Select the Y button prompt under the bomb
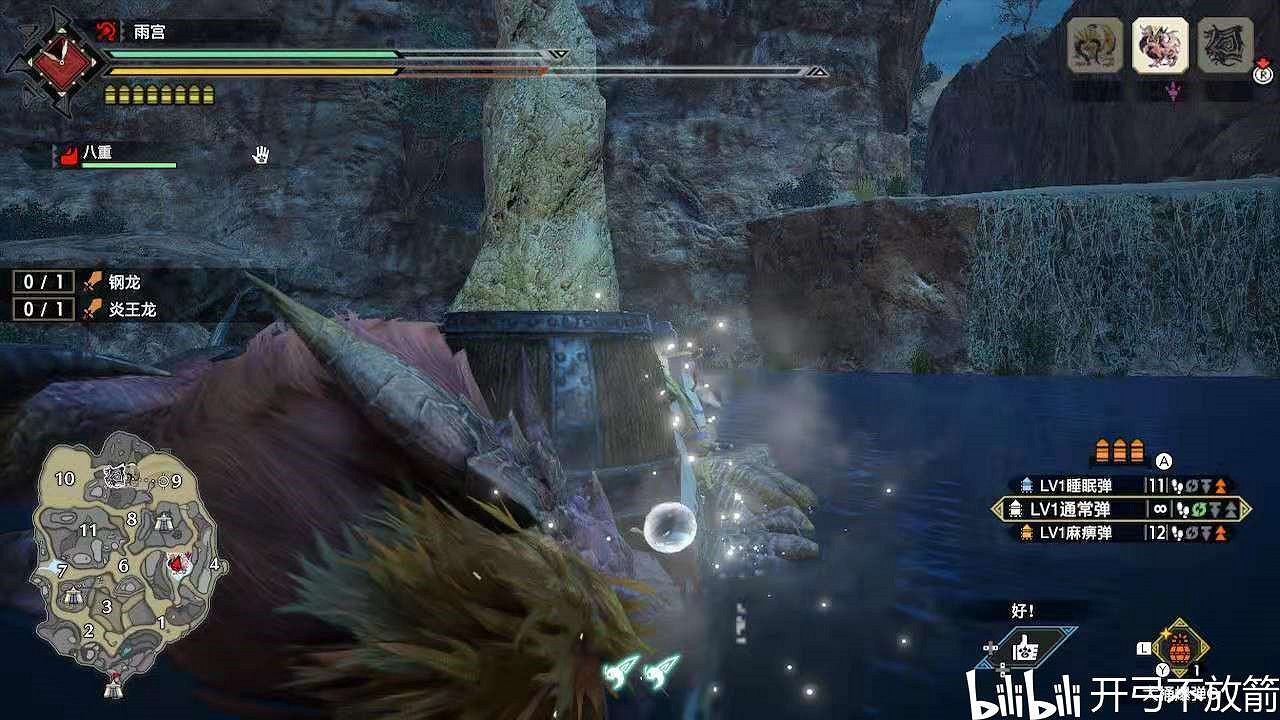The image size is (1280, 720). 1161,668
